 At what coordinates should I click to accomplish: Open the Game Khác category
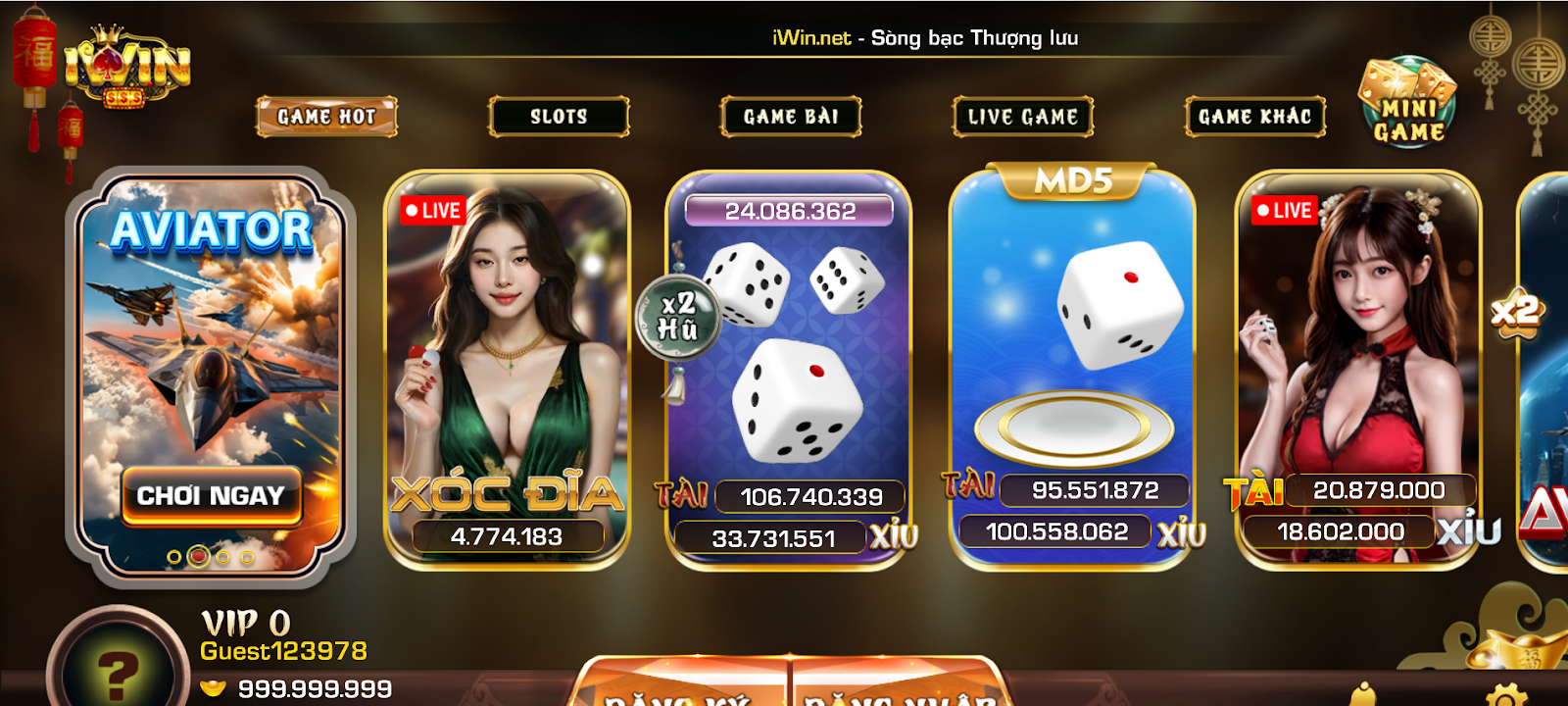(x=1254, y=117)
